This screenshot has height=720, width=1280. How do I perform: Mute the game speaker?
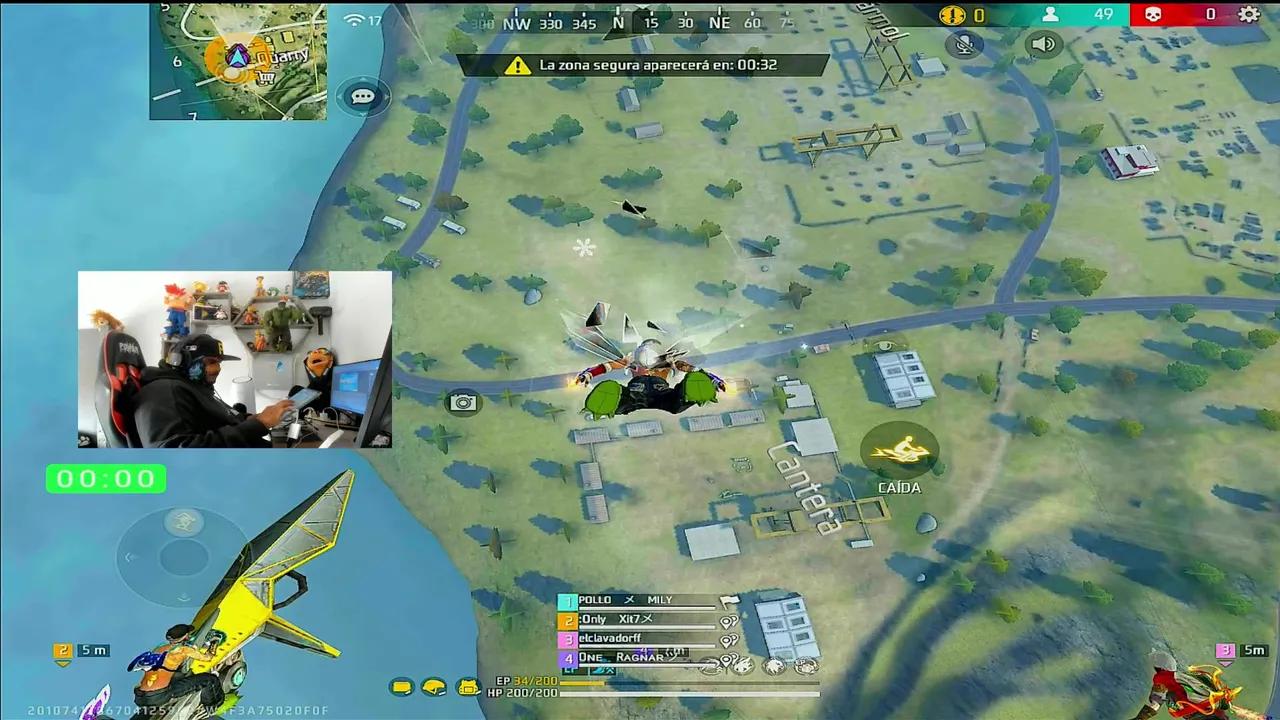click(1044, 44)
